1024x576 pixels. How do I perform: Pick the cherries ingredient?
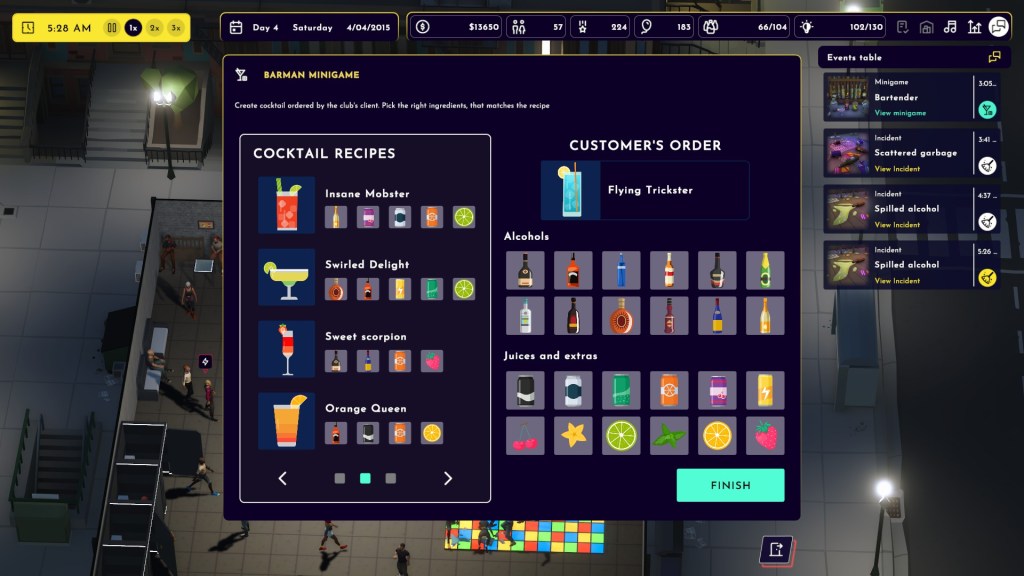click(525, 436)
